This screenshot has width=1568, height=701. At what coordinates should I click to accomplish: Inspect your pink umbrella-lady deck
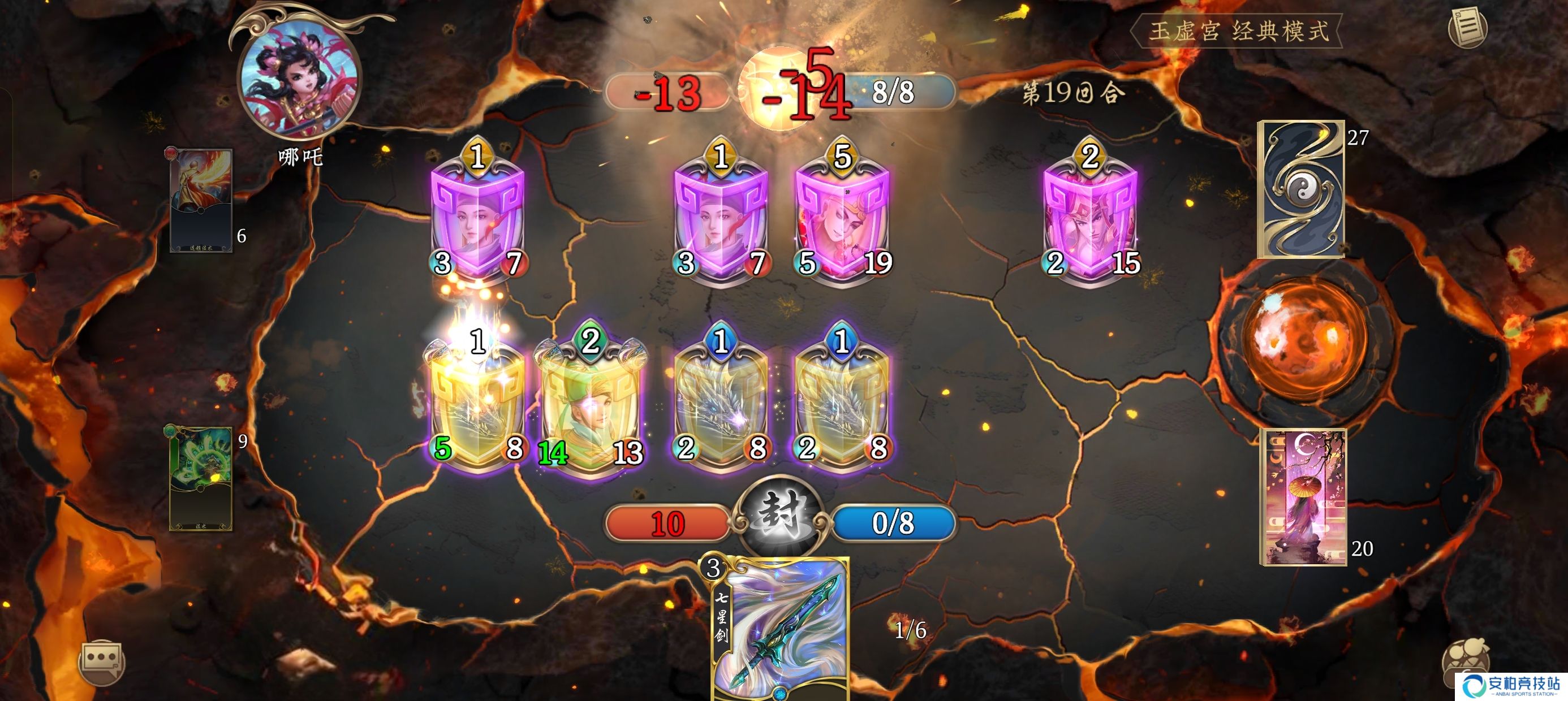coord(1303,496)
